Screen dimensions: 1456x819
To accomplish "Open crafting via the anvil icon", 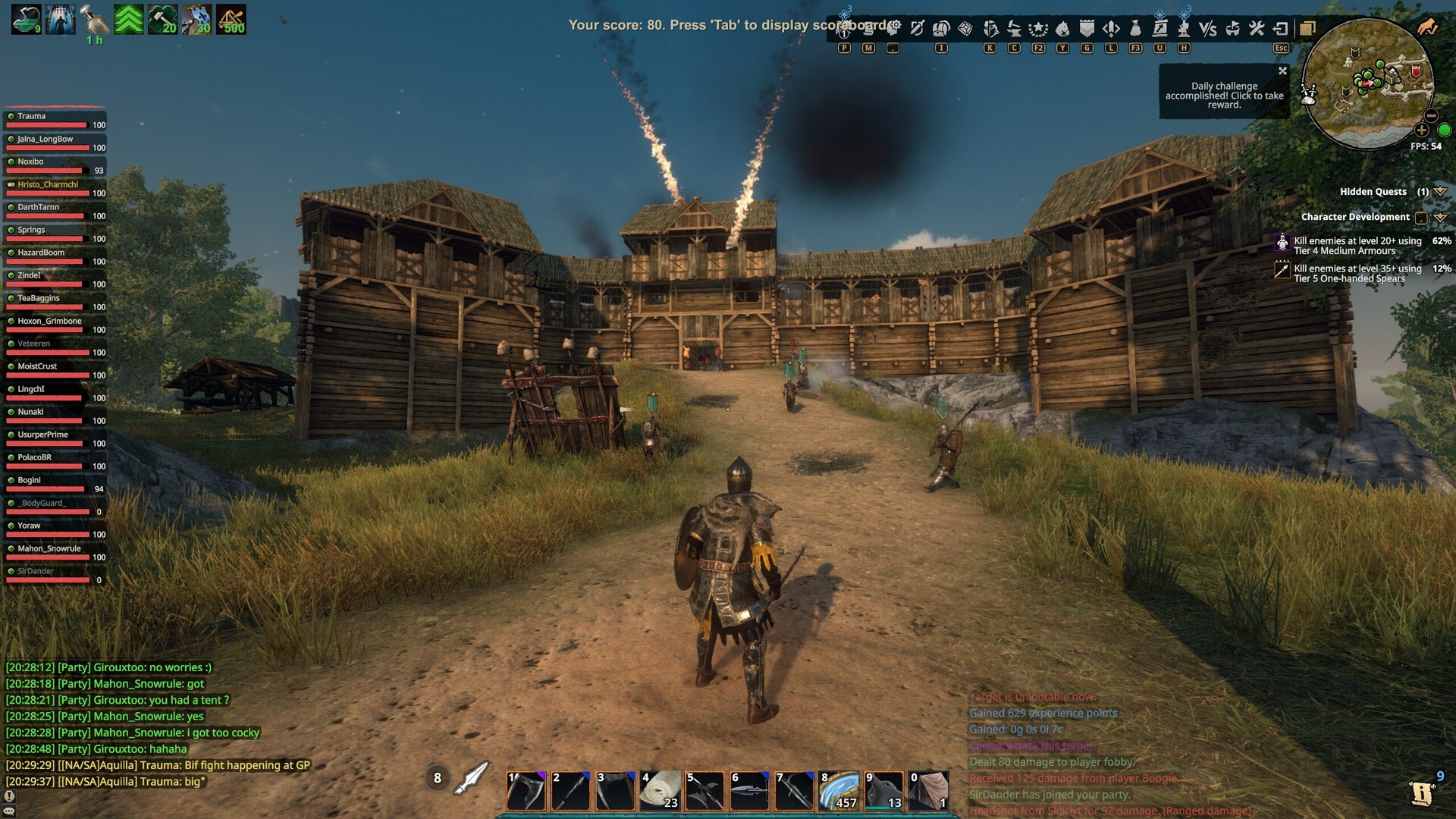I will [1015, 28].
